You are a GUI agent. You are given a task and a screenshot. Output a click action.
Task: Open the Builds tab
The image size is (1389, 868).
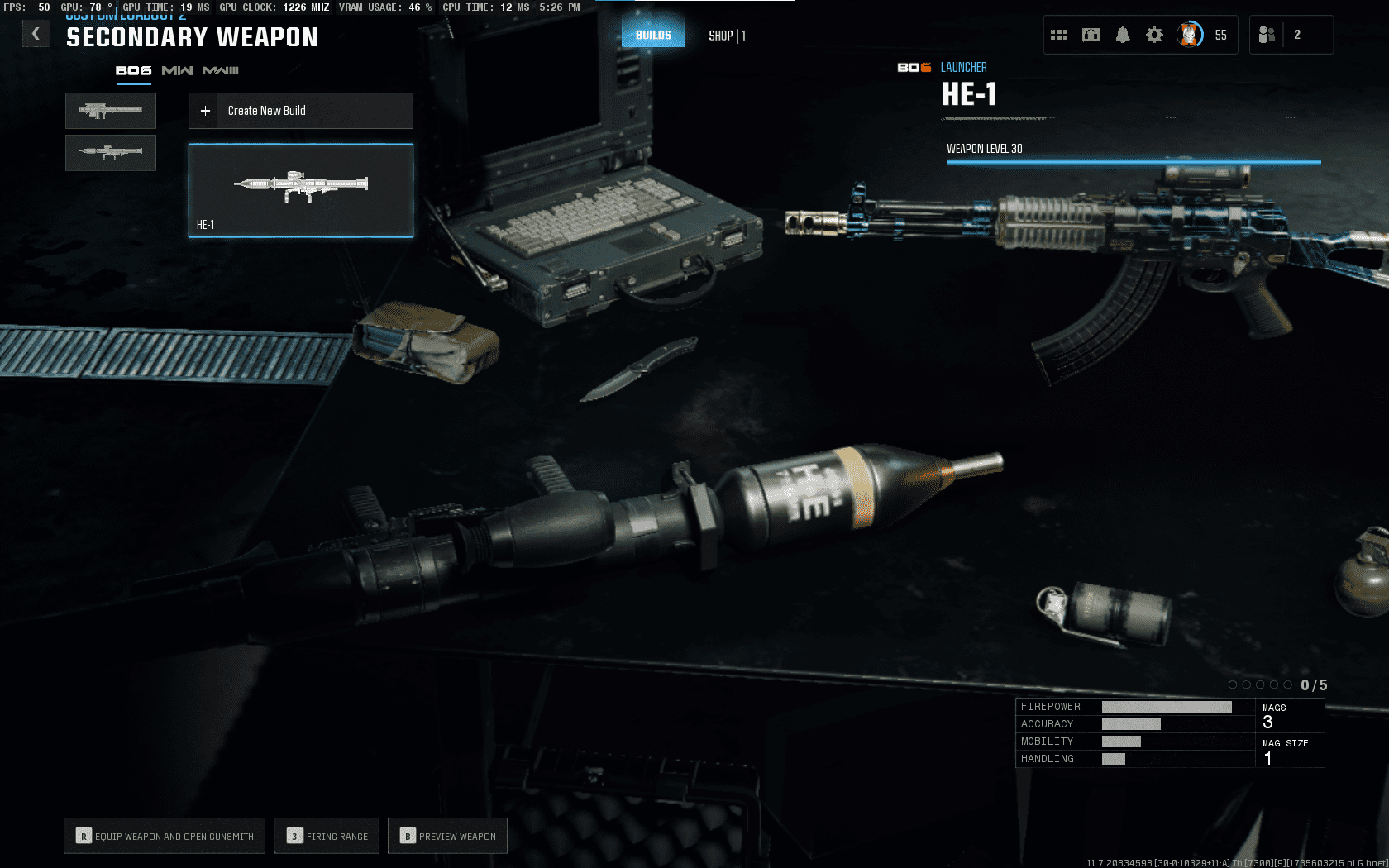(x=653, y=35)
